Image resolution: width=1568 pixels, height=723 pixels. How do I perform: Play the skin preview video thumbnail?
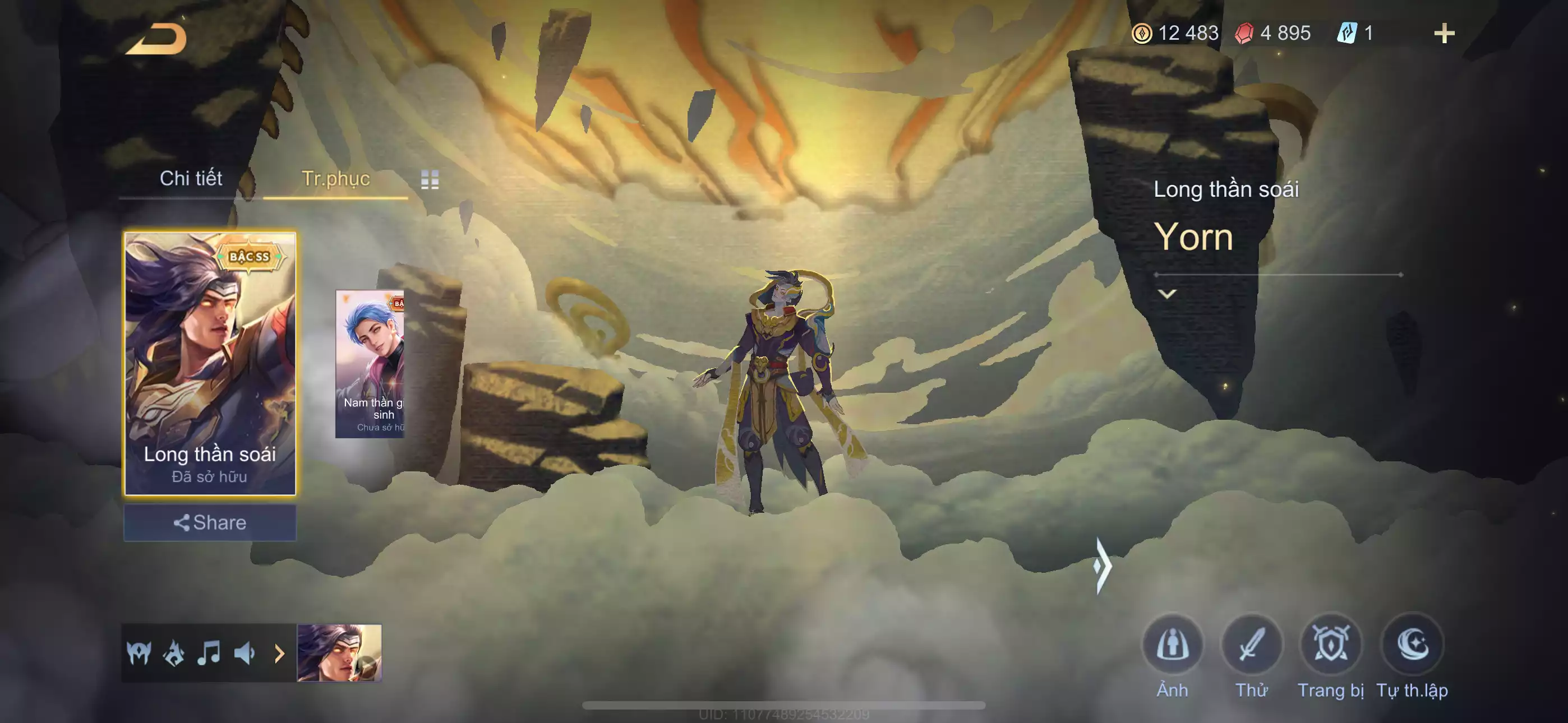pyautogui.click(x=339, y=653)
